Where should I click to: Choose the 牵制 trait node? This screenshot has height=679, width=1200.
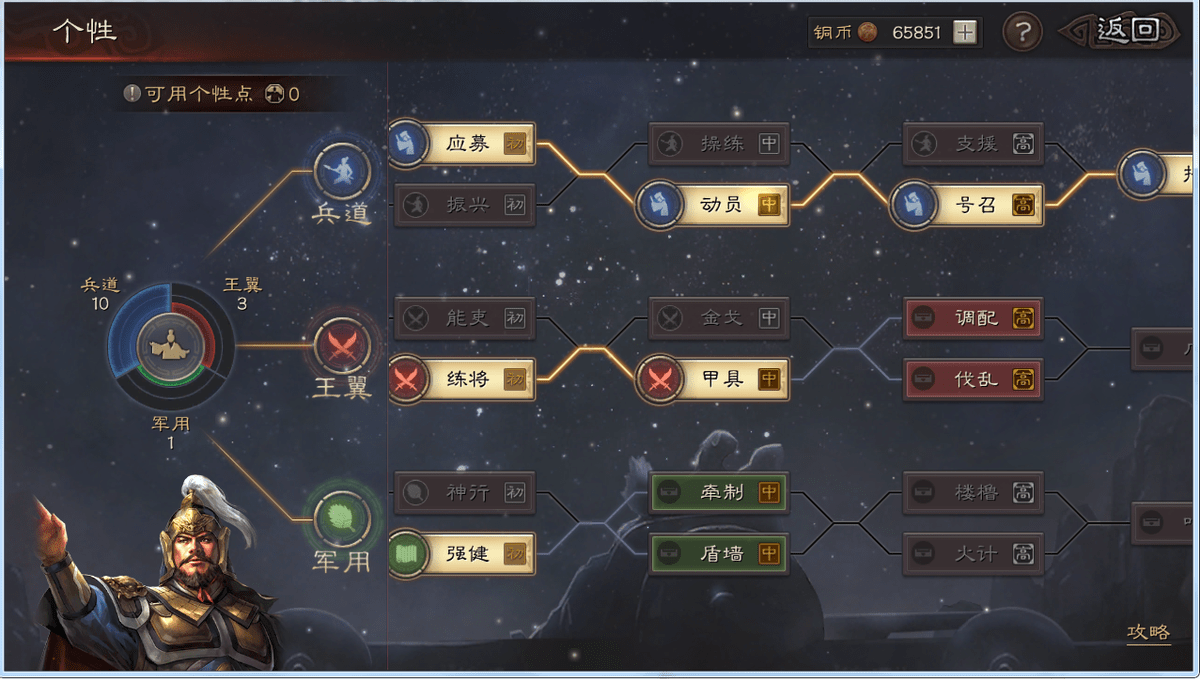(x=720, y=492)
